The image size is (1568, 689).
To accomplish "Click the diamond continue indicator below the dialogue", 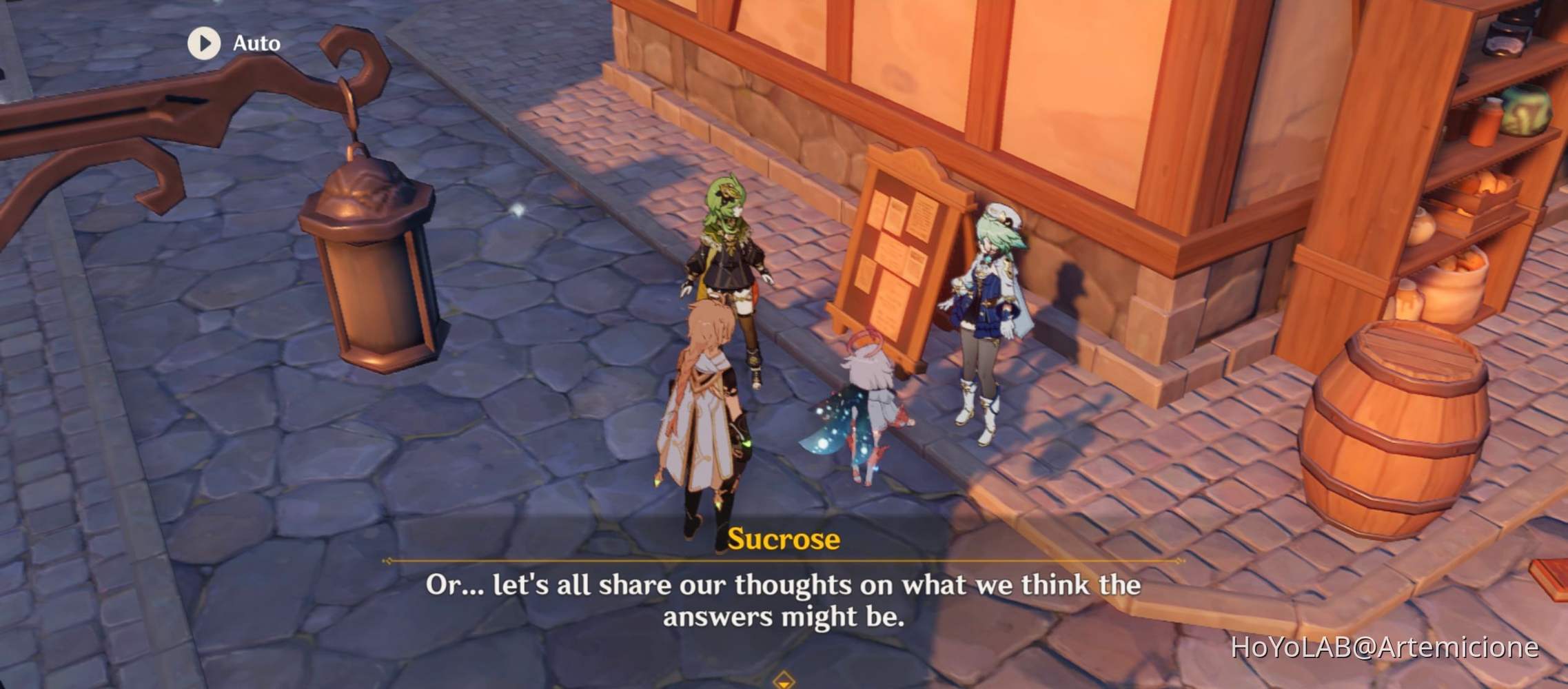I will tap(784, 680).
